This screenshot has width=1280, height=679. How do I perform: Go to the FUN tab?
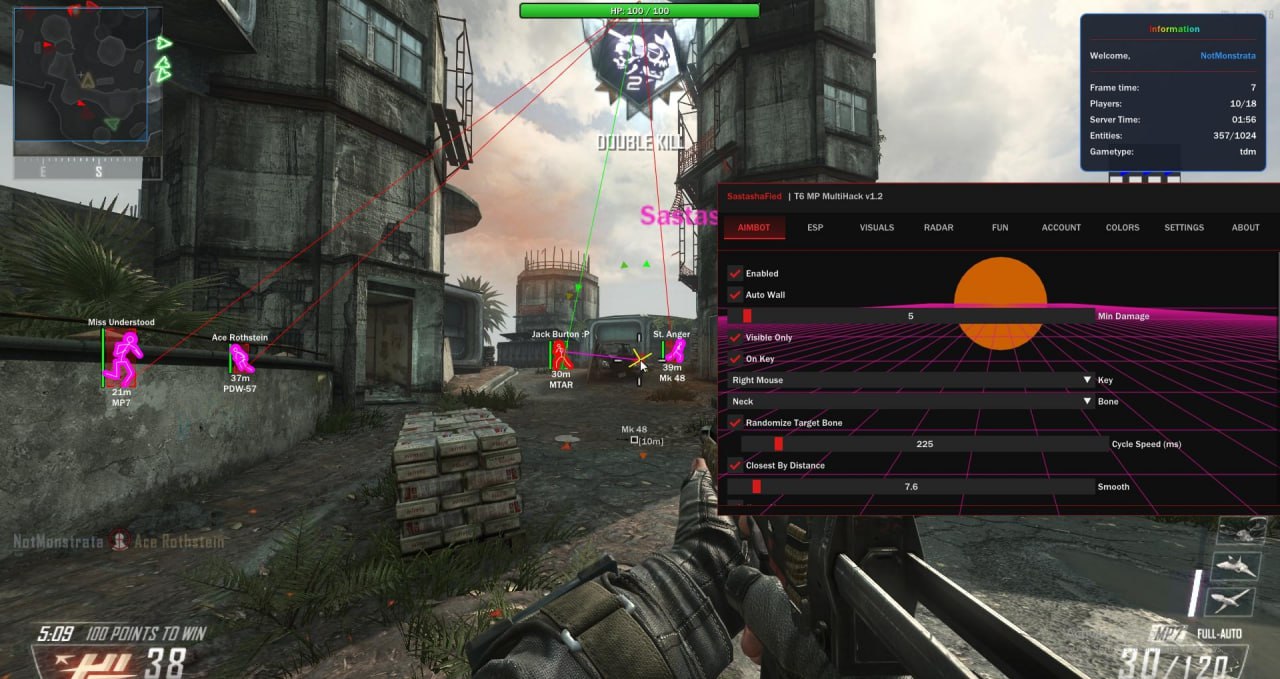1000,228
